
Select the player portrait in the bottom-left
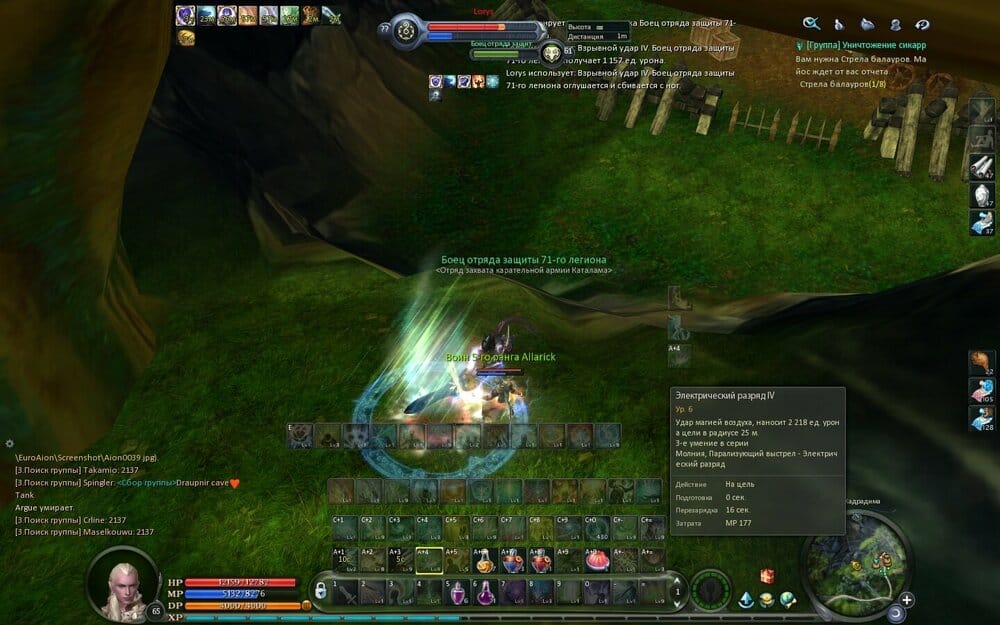pos(124,583)
